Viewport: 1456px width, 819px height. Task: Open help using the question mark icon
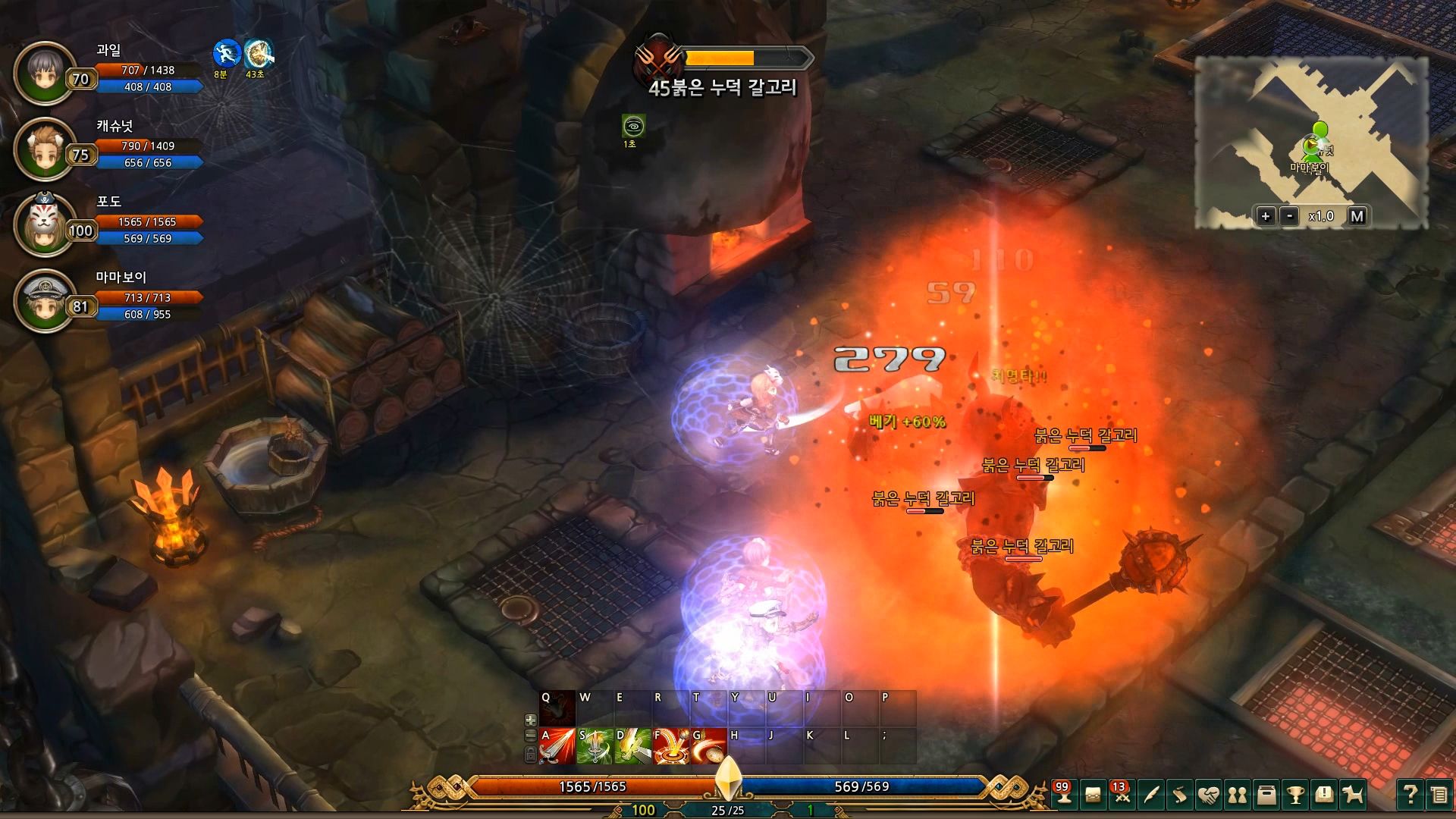pos(1410,795)
